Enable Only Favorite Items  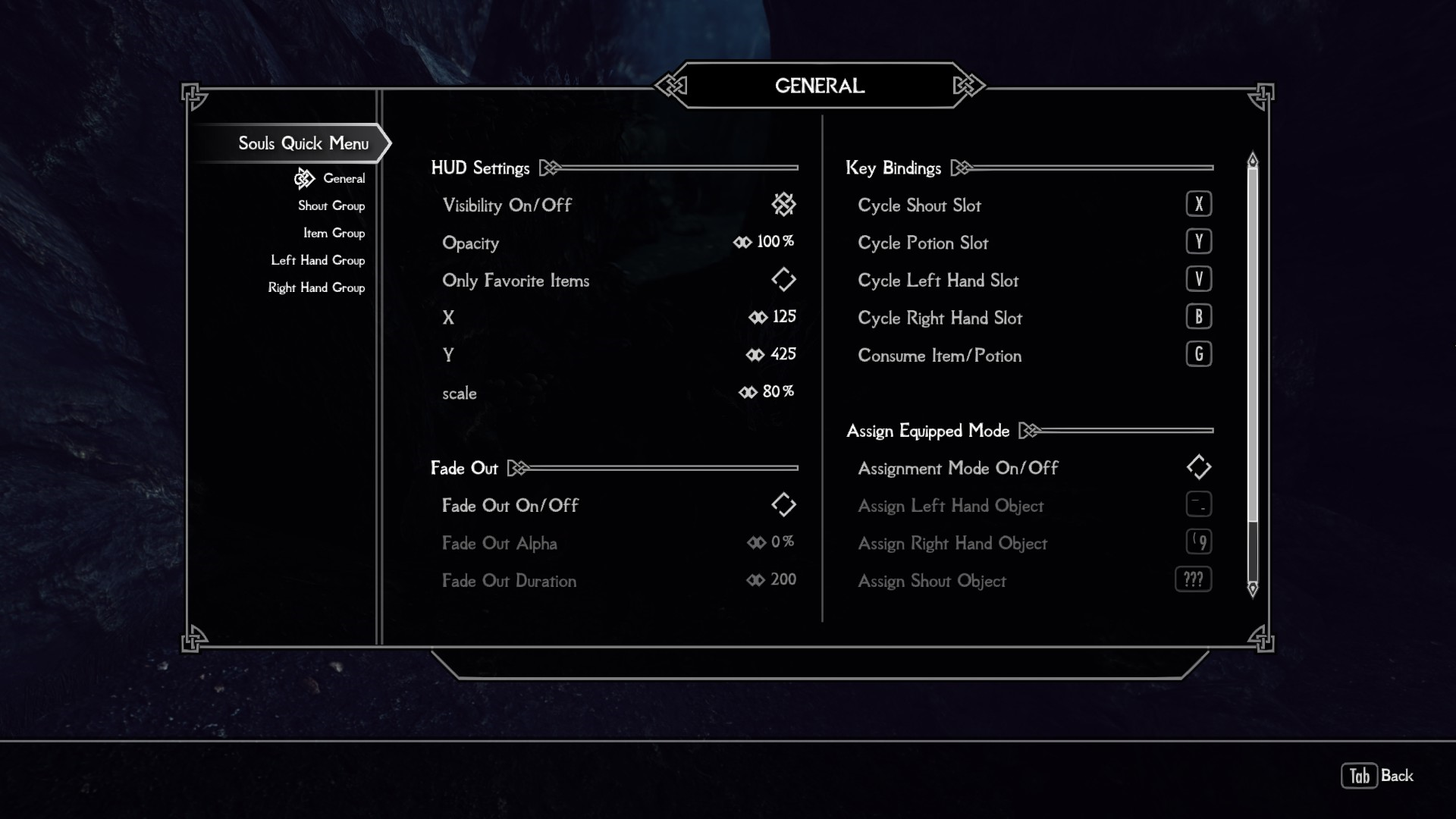(x=784, y=279)
